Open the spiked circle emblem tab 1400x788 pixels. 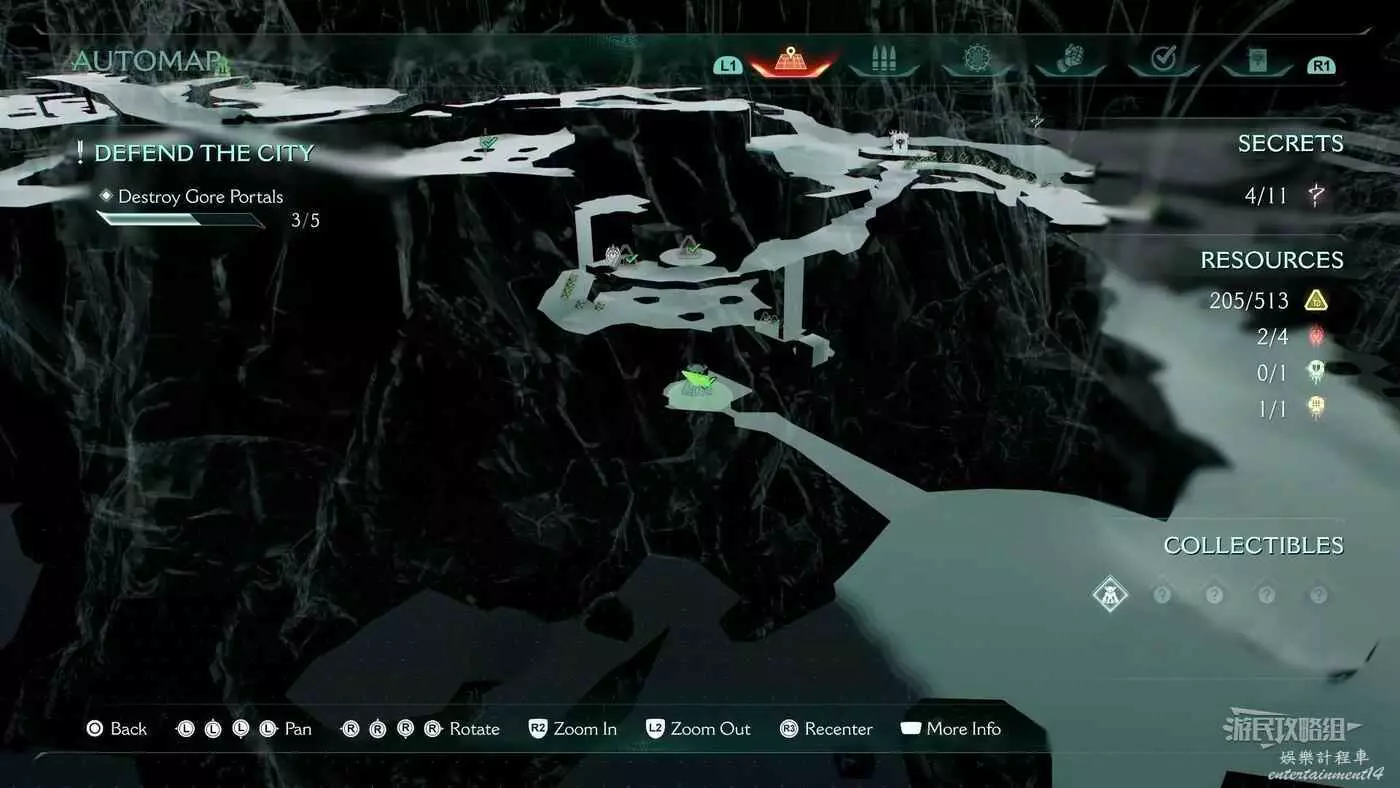(976, 60)
